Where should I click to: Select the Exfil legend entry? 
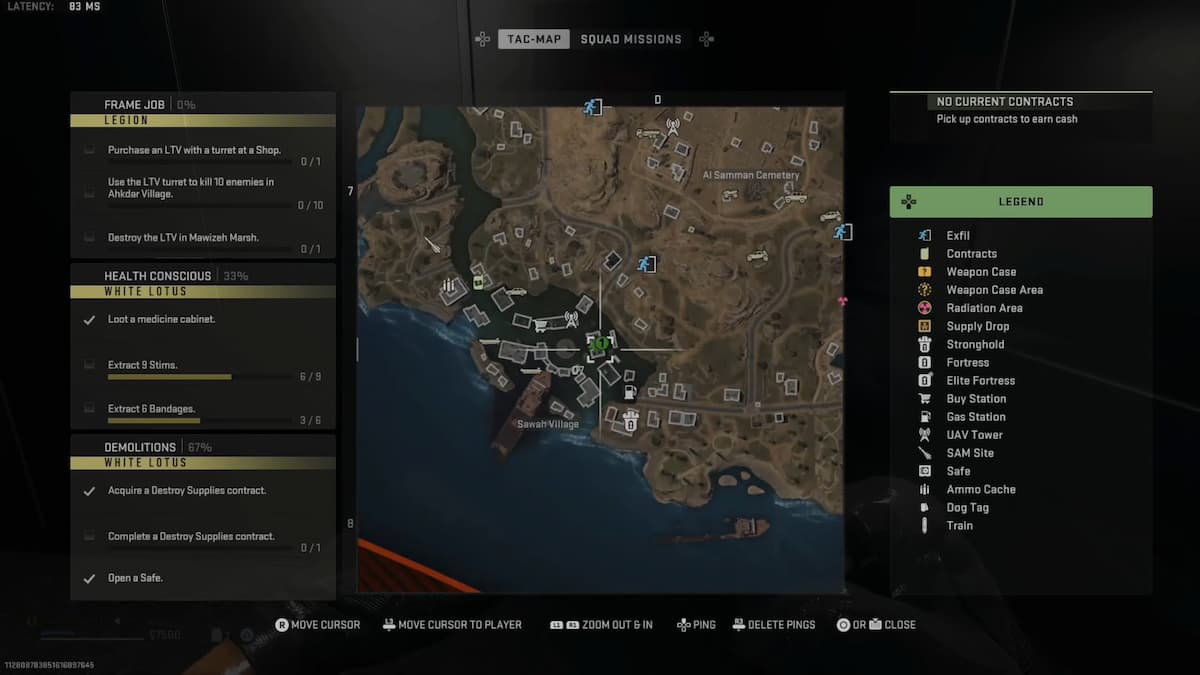957,236
